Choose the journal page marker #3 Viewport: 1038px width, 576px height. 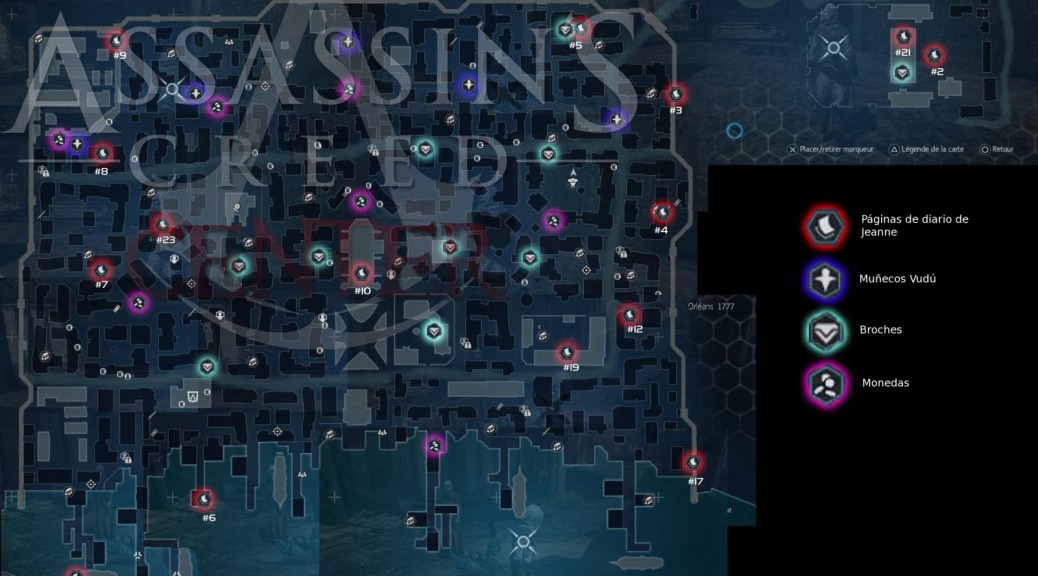click(x=676, y=95)
